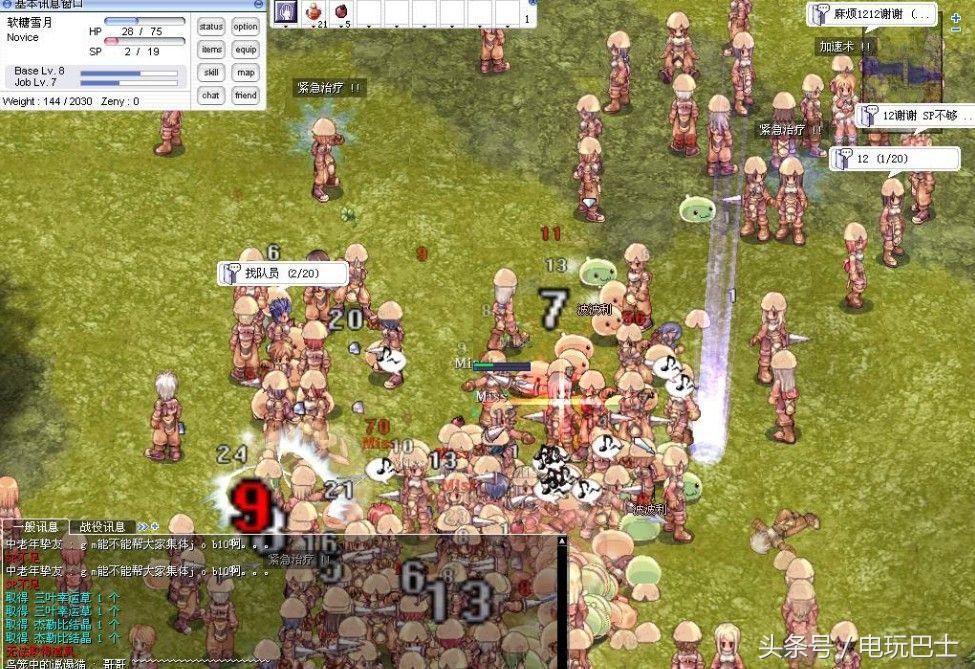
Task: Click the map button
Action: click(245, 73)
